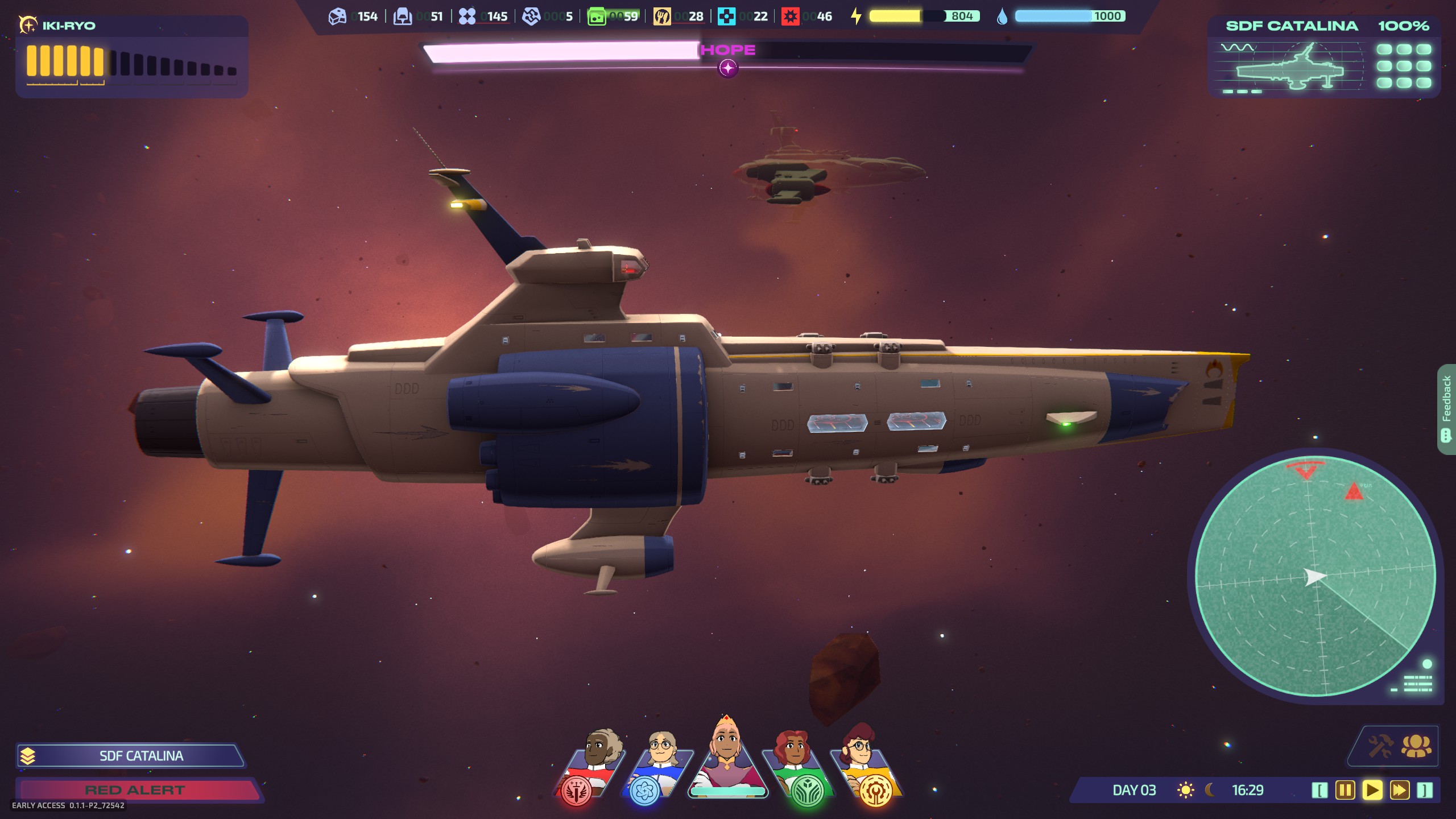Pause the game time
Image resolution: width=1456 pixels, height=819 pixels.
1345,790
